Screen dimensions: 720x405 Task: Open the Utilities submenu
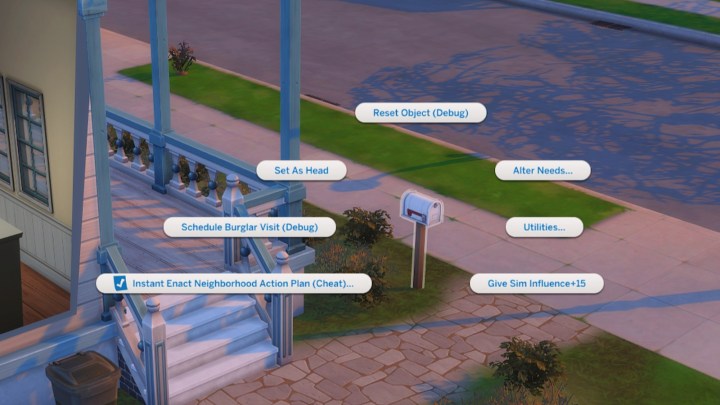coord(544,227)
